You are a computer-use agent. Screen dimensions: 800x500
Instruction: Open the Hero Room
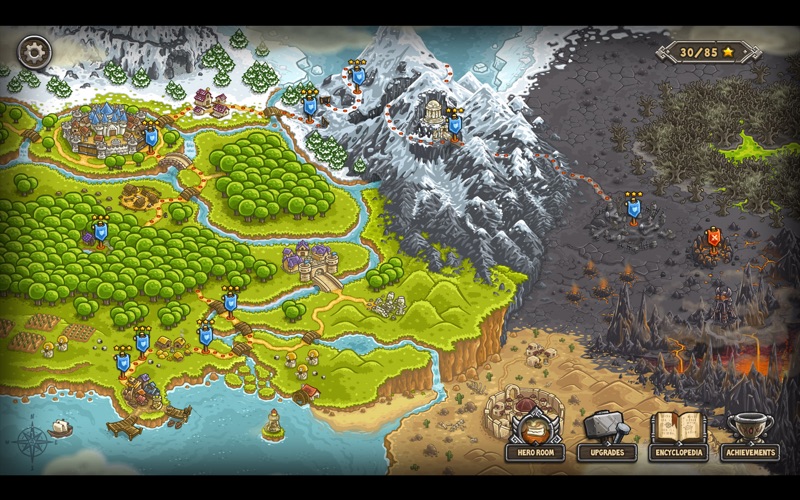click(535, 434)
